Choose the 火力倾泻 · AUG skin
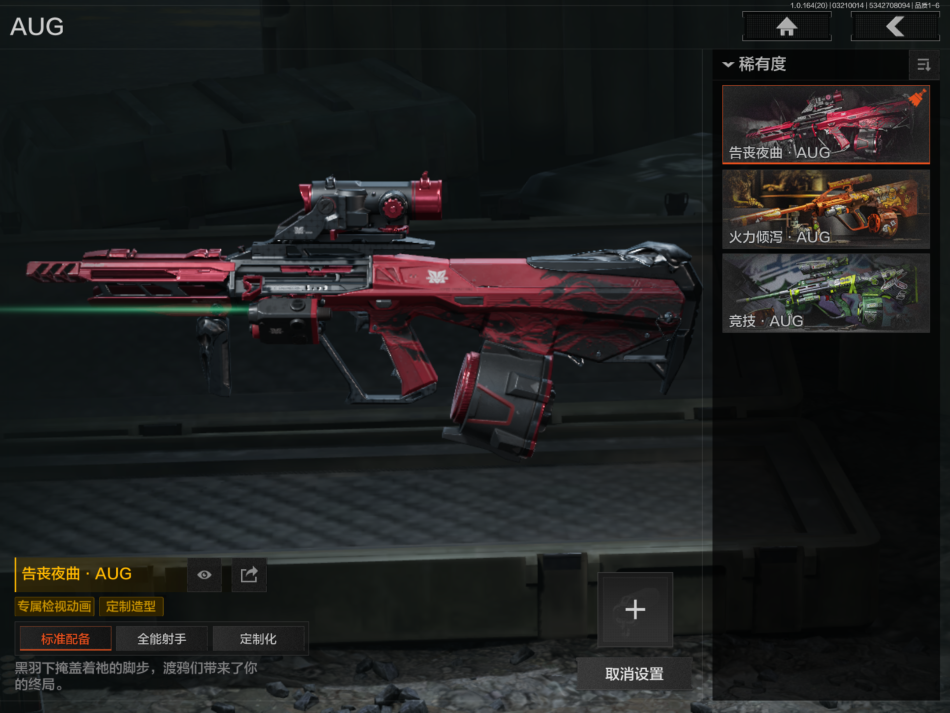Image resolution: width=950 pixels, height=713 pixels. (x=825, y=208)
